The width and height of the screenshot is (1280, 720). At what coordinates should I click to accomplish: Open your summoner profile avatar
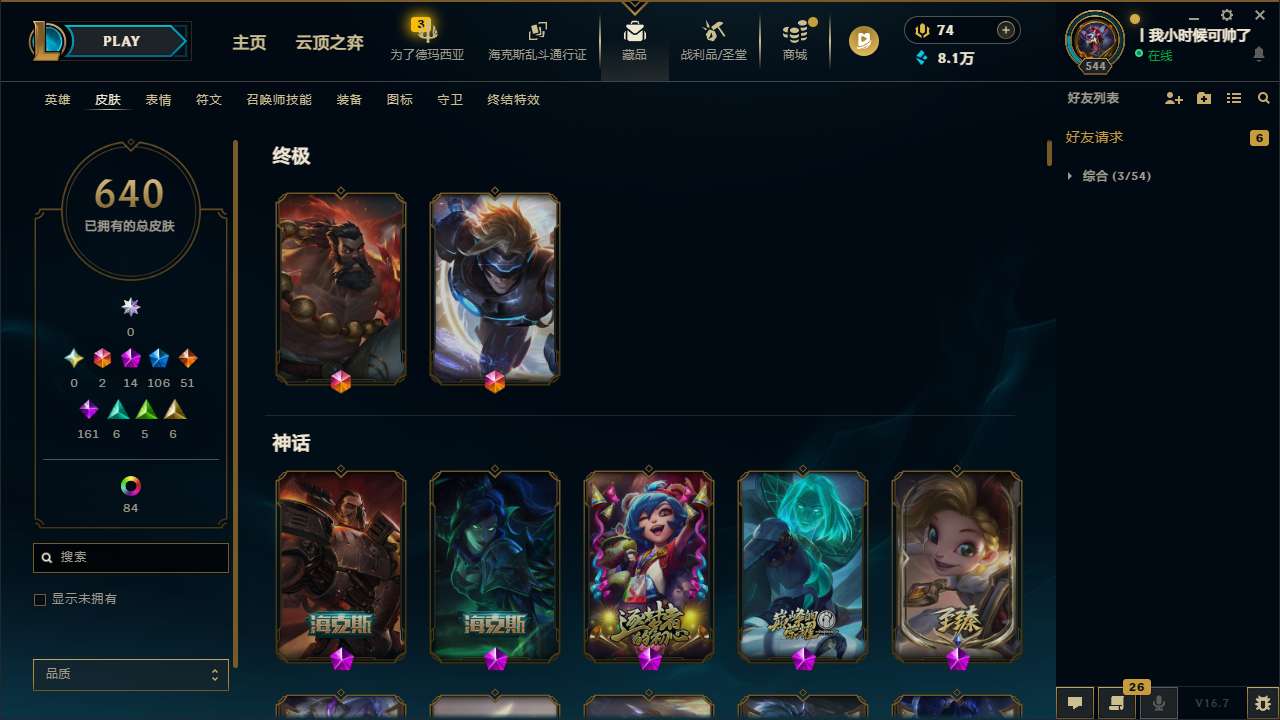1094,41
